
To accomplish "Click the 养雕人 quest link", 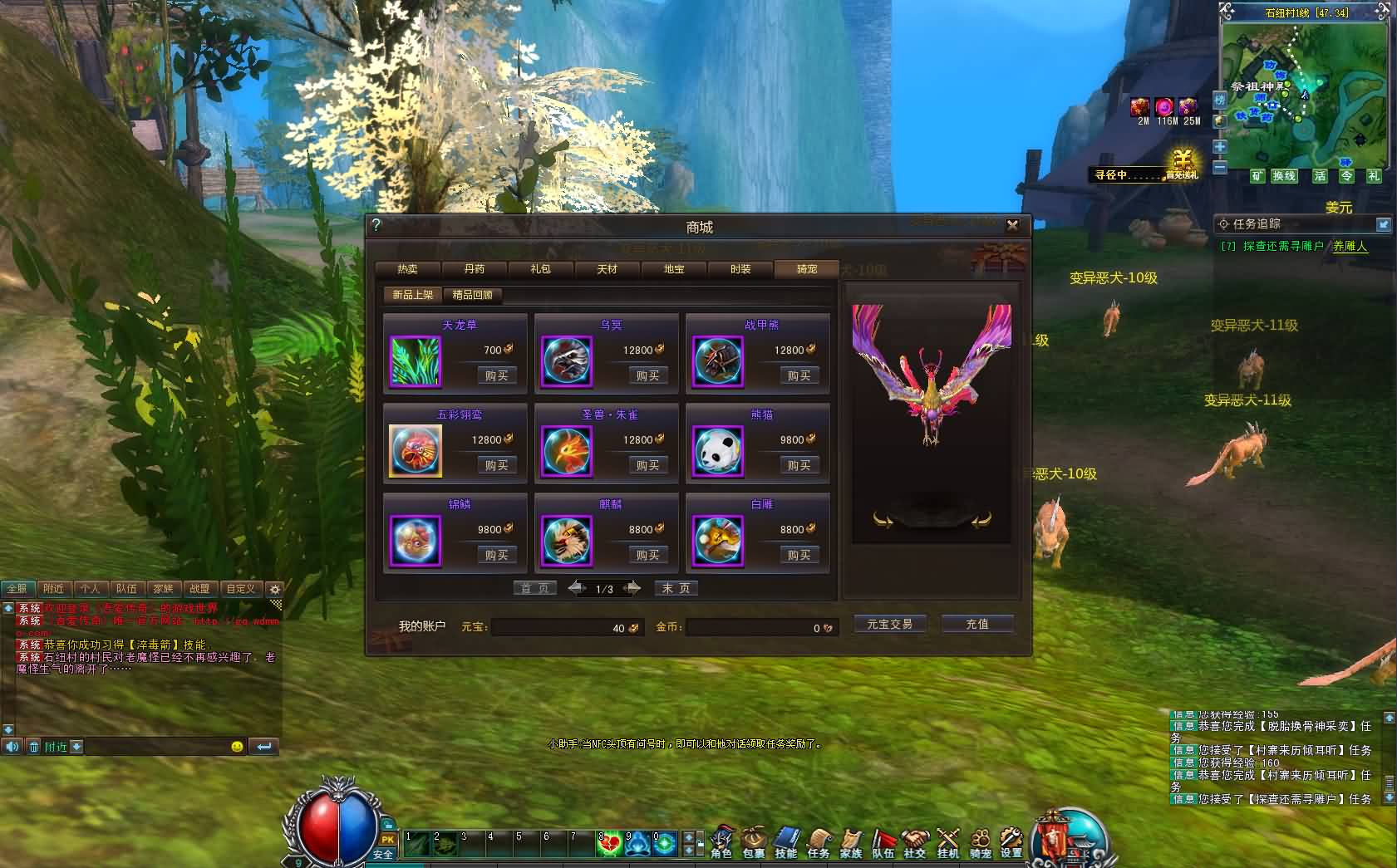I will click(x=1350, y=246).
